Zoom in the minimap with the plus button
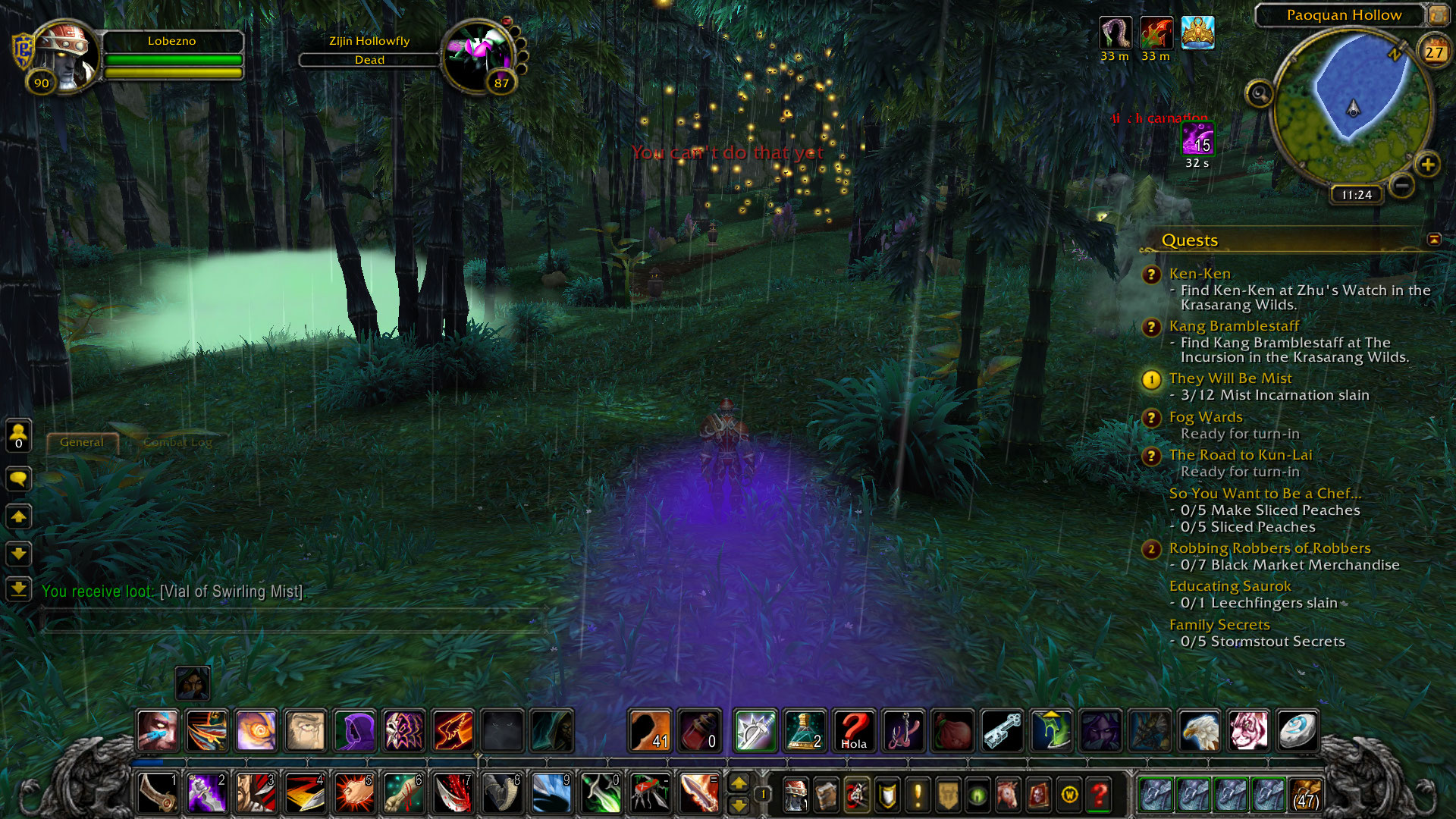This screenshot has height=819, width=1456. click(1427, 165)
